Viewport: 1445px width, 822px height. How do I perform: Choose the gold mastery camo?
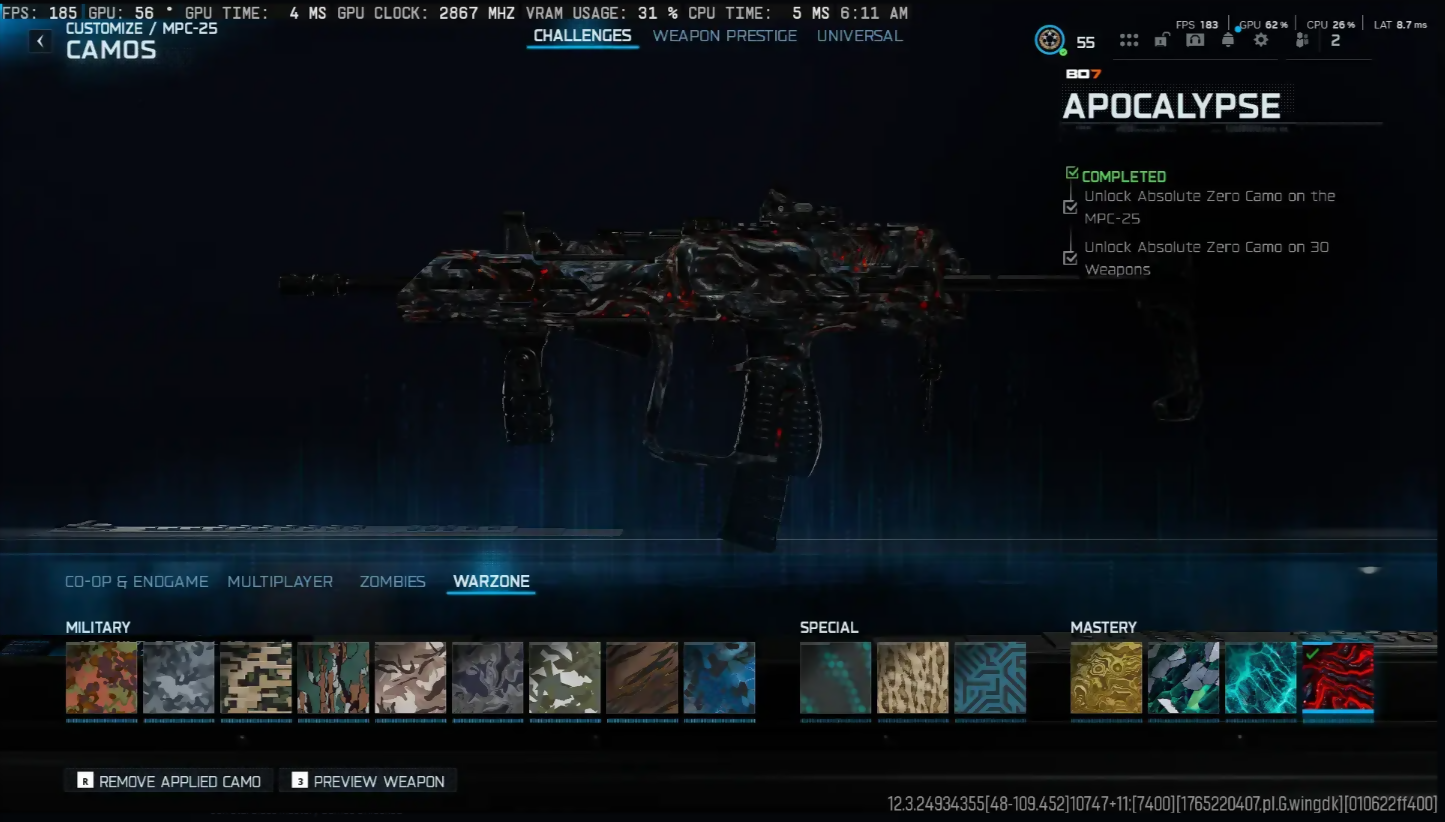(x=1106, y=678)
